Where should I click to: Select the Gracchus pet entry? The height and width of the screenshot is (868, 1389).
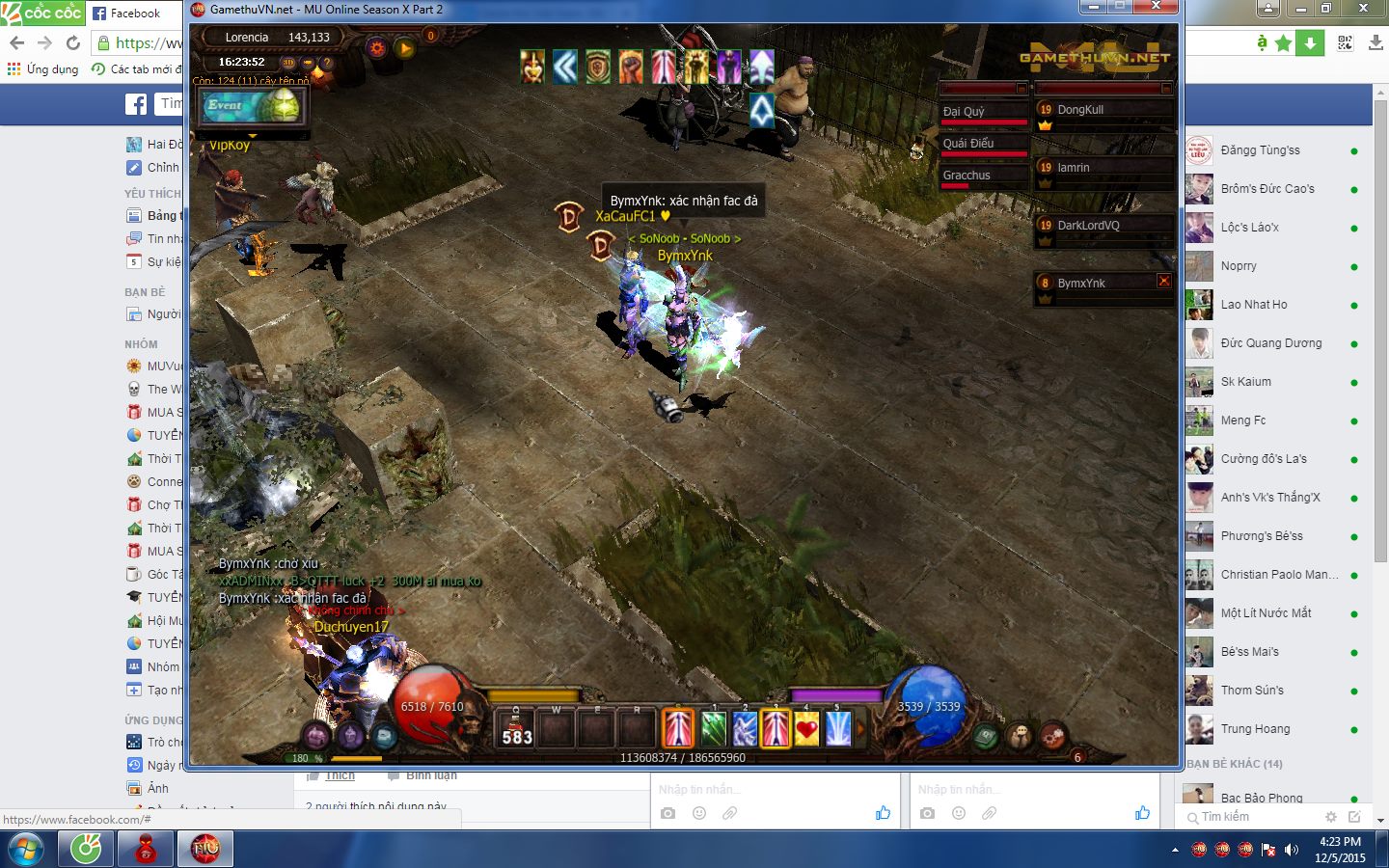click(984, 176)
